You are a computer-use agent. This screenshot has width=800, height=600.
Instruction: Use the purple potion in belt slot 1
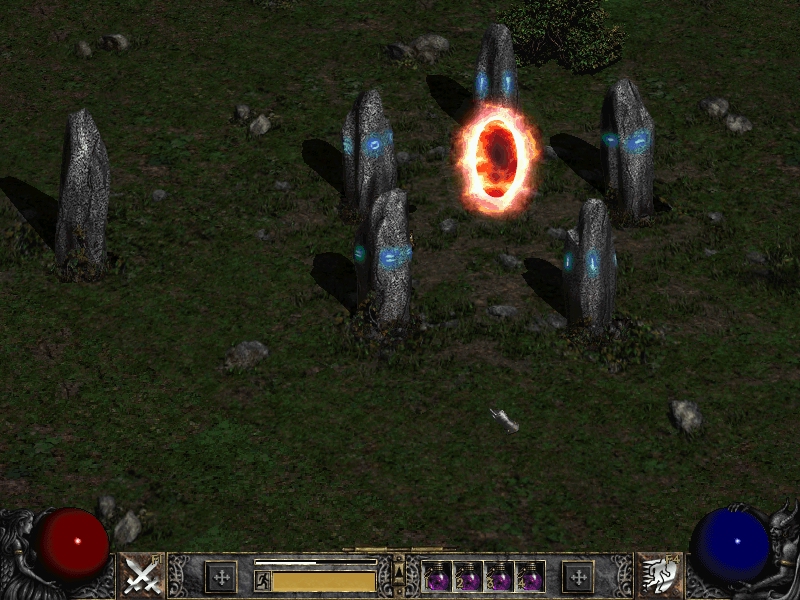(439, 577)
